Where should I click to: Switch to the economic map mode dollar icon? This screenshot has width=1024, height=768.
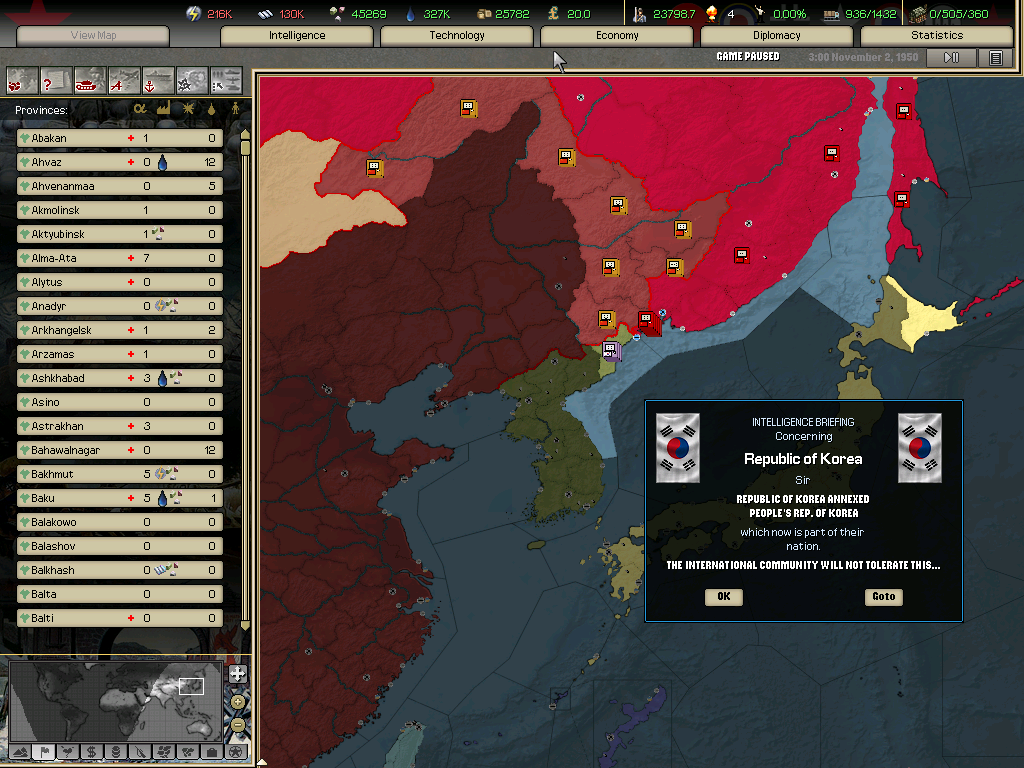91,751
